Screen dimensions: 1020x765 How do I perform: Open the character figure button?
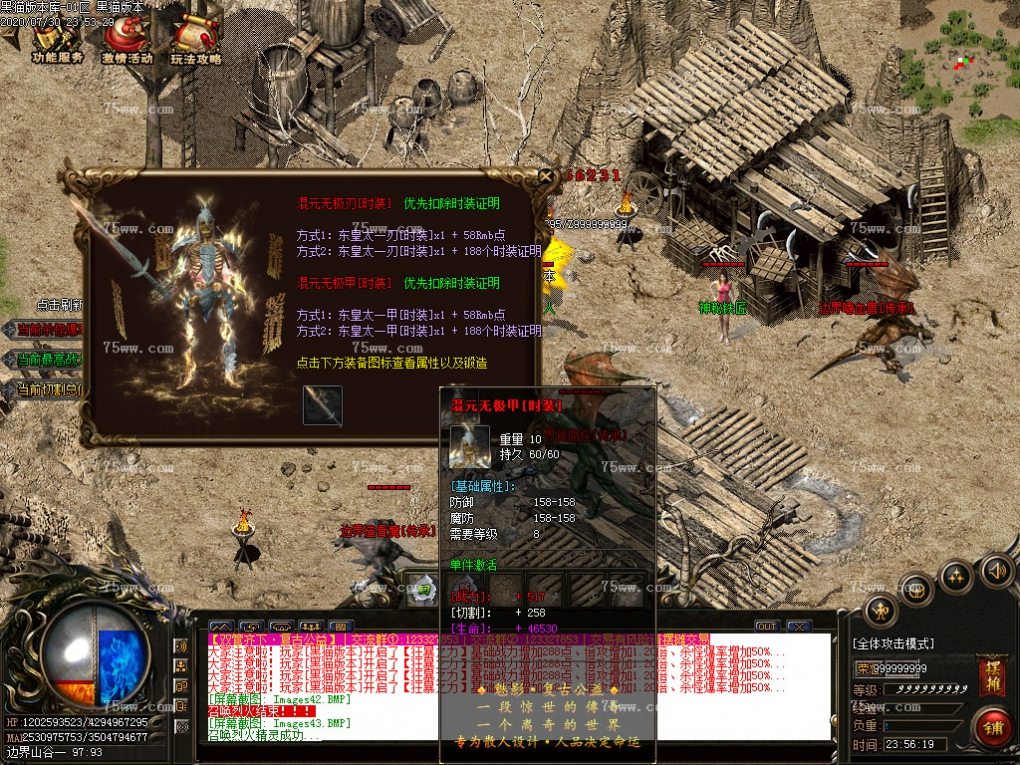tap(880, 609)
